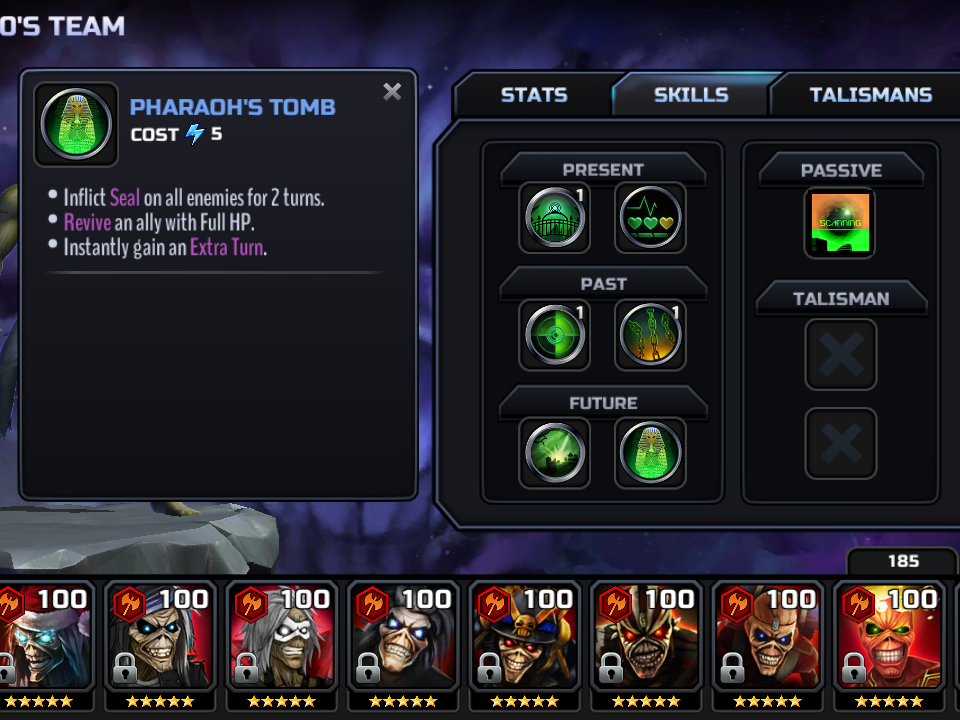This screenshot has height=720, width=960.
Task: Select the radar target Past skill
Action: [x=555, y=335]
